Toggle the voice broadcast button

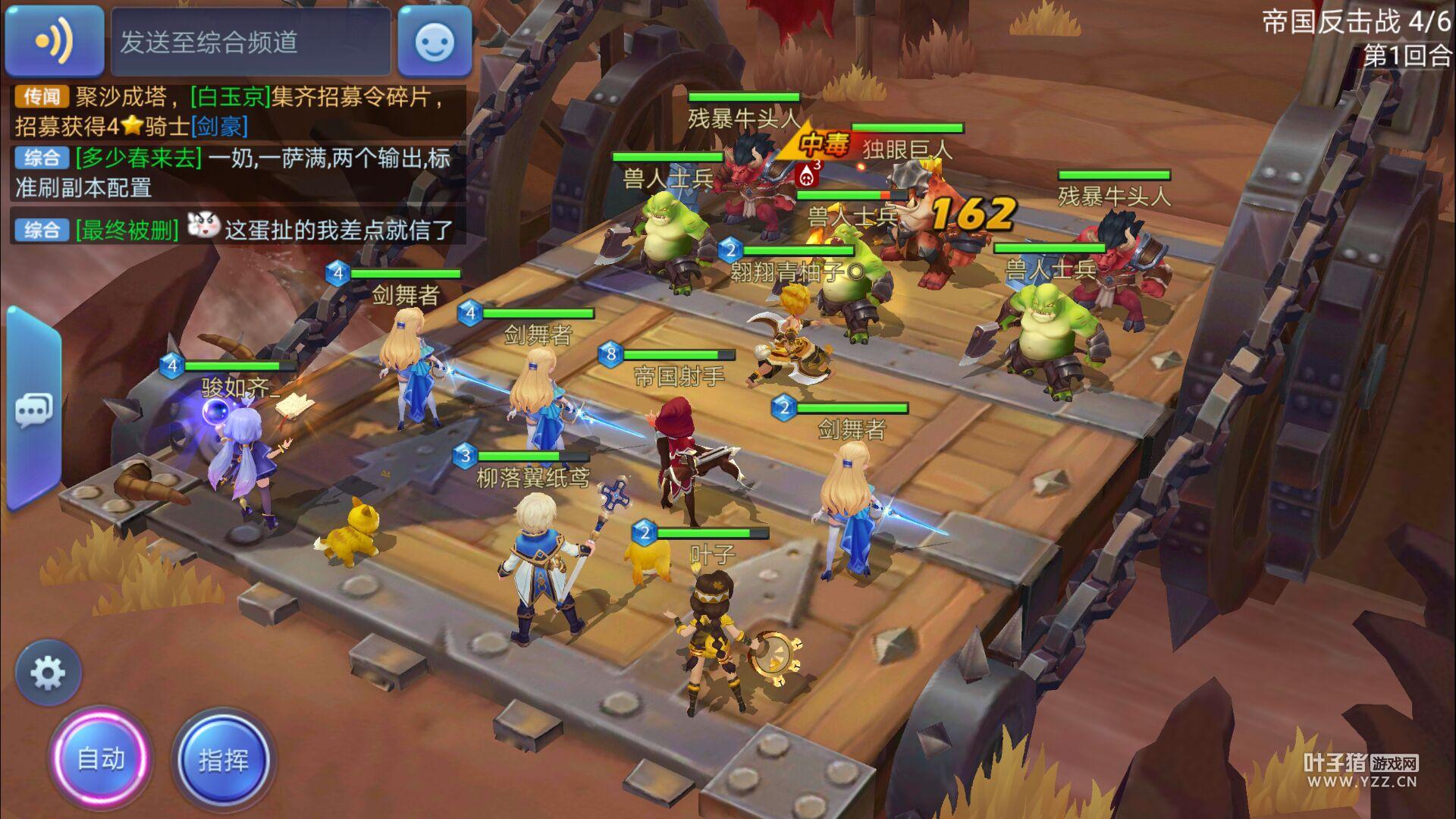[x=54, y=41]
